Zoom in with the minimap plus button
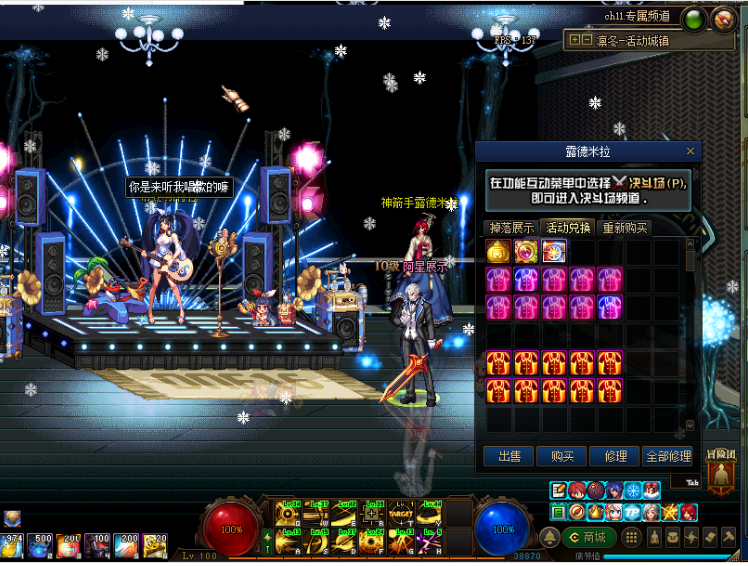The height and width of the screenshot is (566, 748). tap(574, 40)
